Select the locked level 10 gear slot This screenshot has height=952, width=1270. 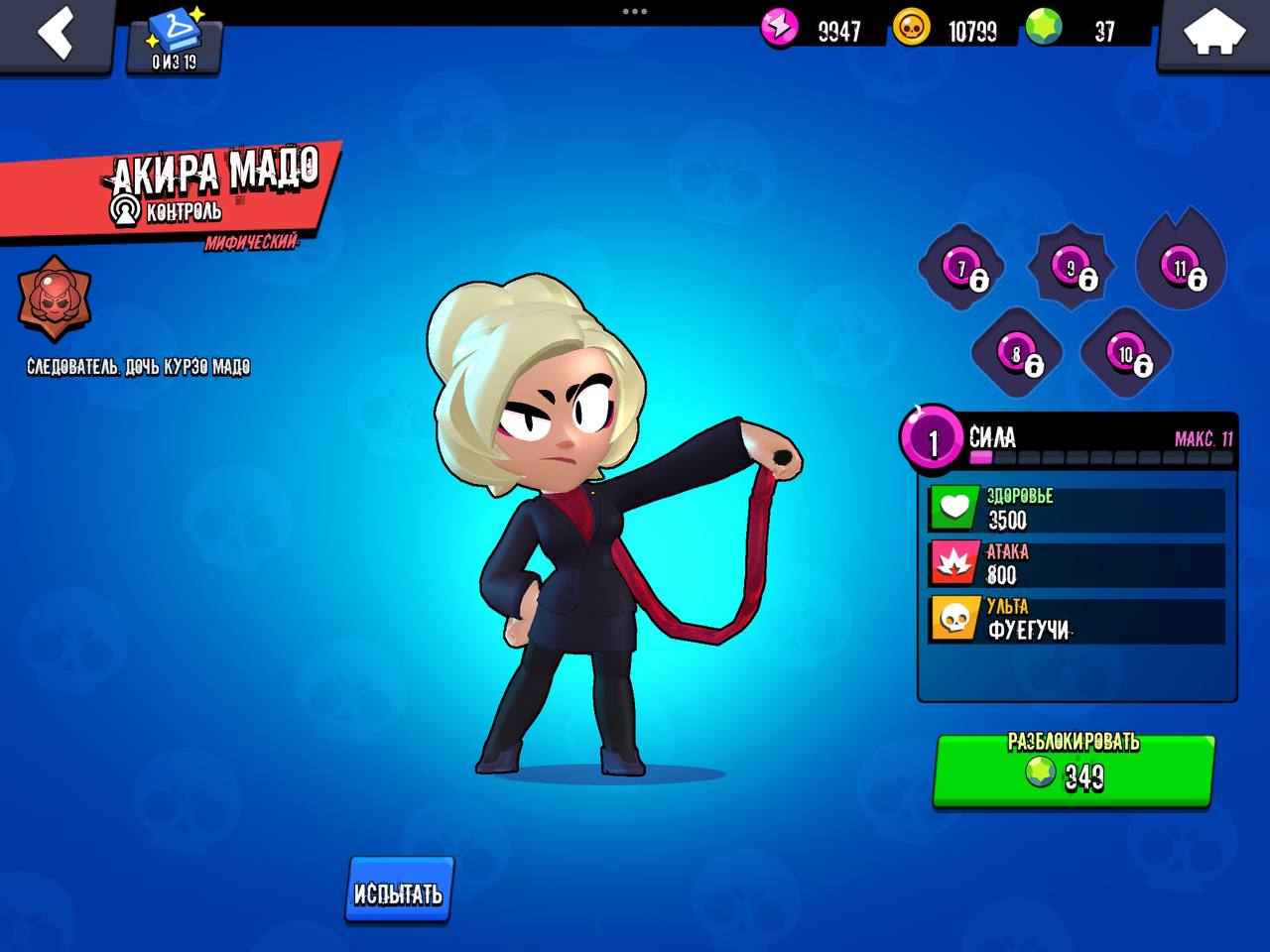coord(1126,354)
